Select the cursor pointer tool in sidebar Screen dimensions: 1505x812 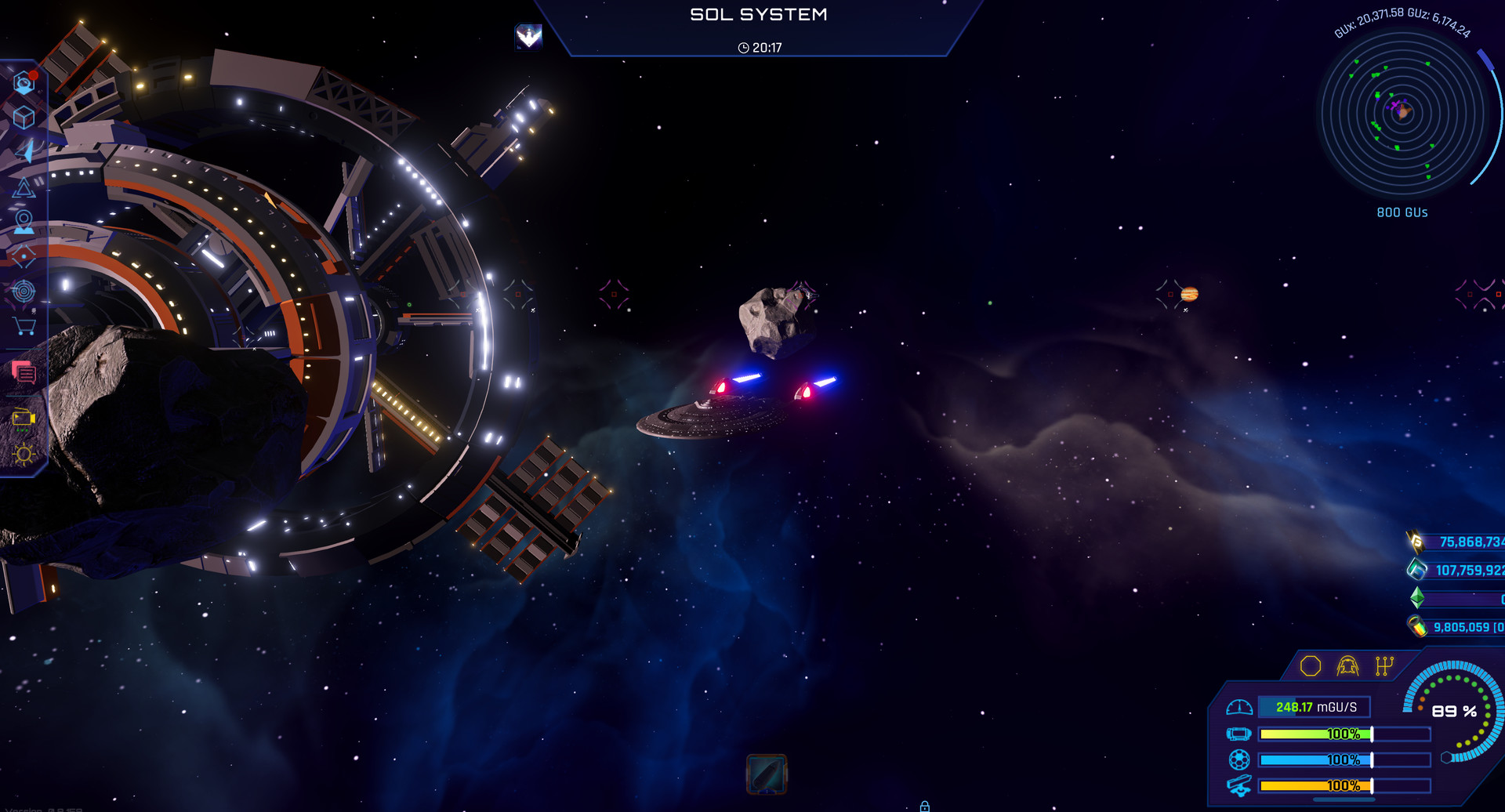24,150
